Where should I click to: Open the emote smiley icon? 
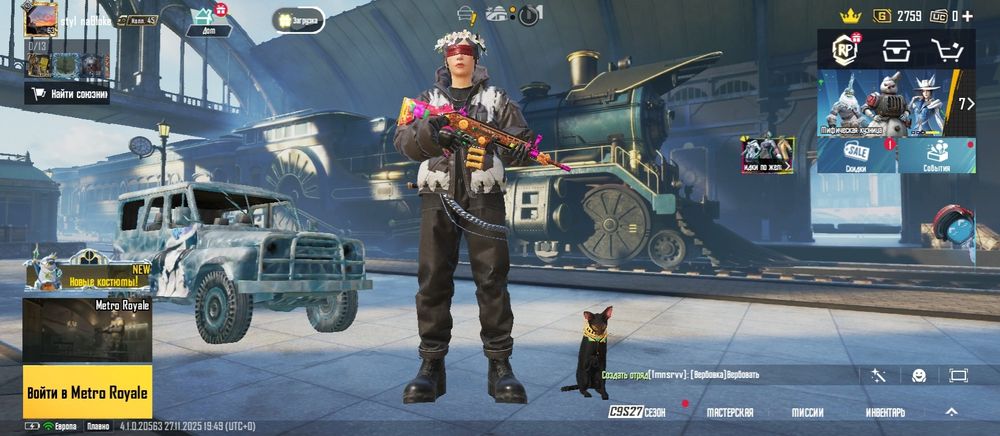pyautogui.click(x=919, y=375)
